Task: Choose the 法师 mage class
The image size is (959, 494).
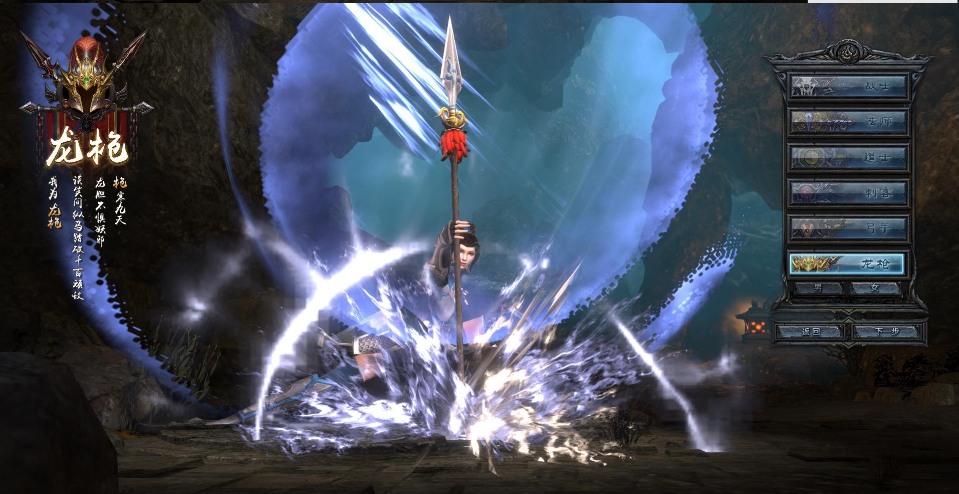Action: 848,122
